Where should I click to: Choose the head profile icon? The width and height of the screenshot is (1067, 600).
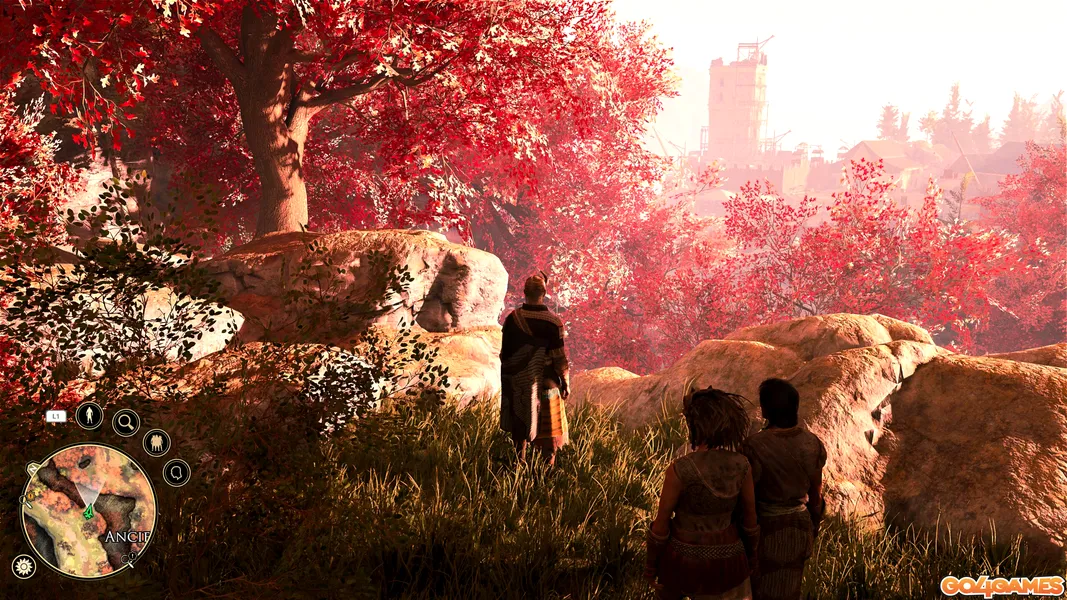point(176,472)
